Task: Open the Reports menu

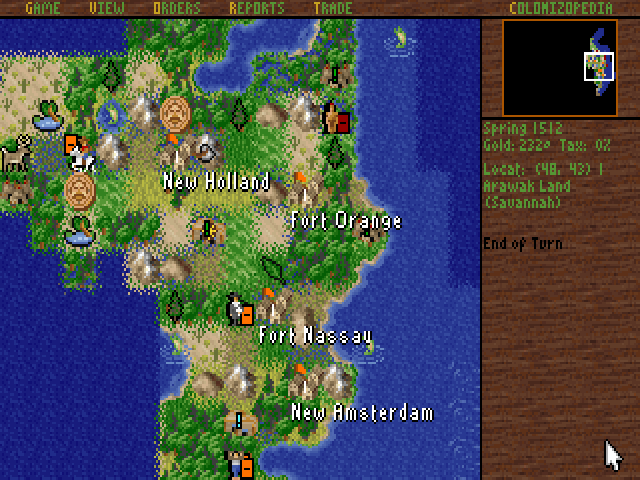Action: 257,8
